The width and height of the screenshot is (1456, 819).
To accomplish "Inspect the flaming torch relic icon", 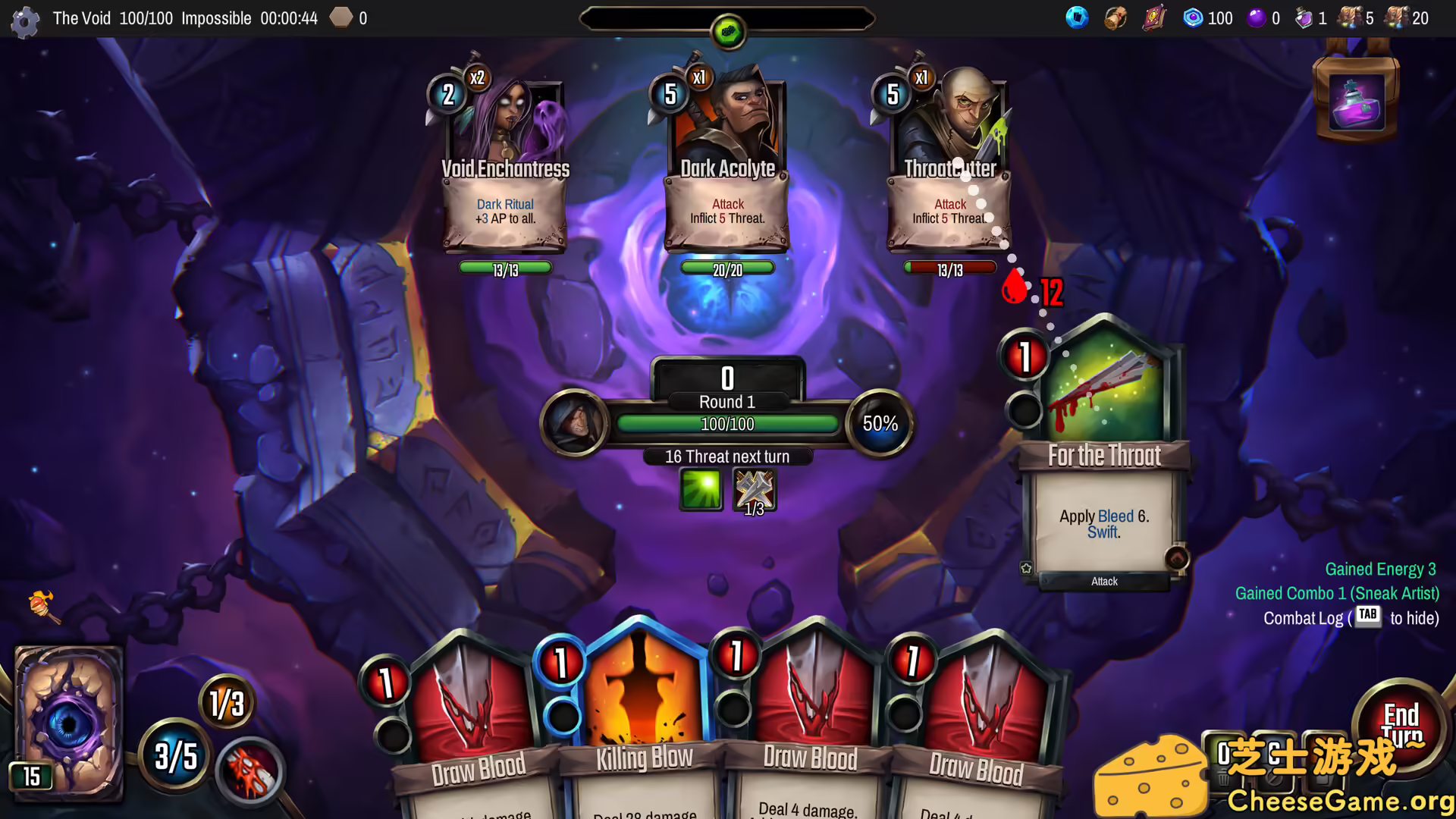I will 42,606.
